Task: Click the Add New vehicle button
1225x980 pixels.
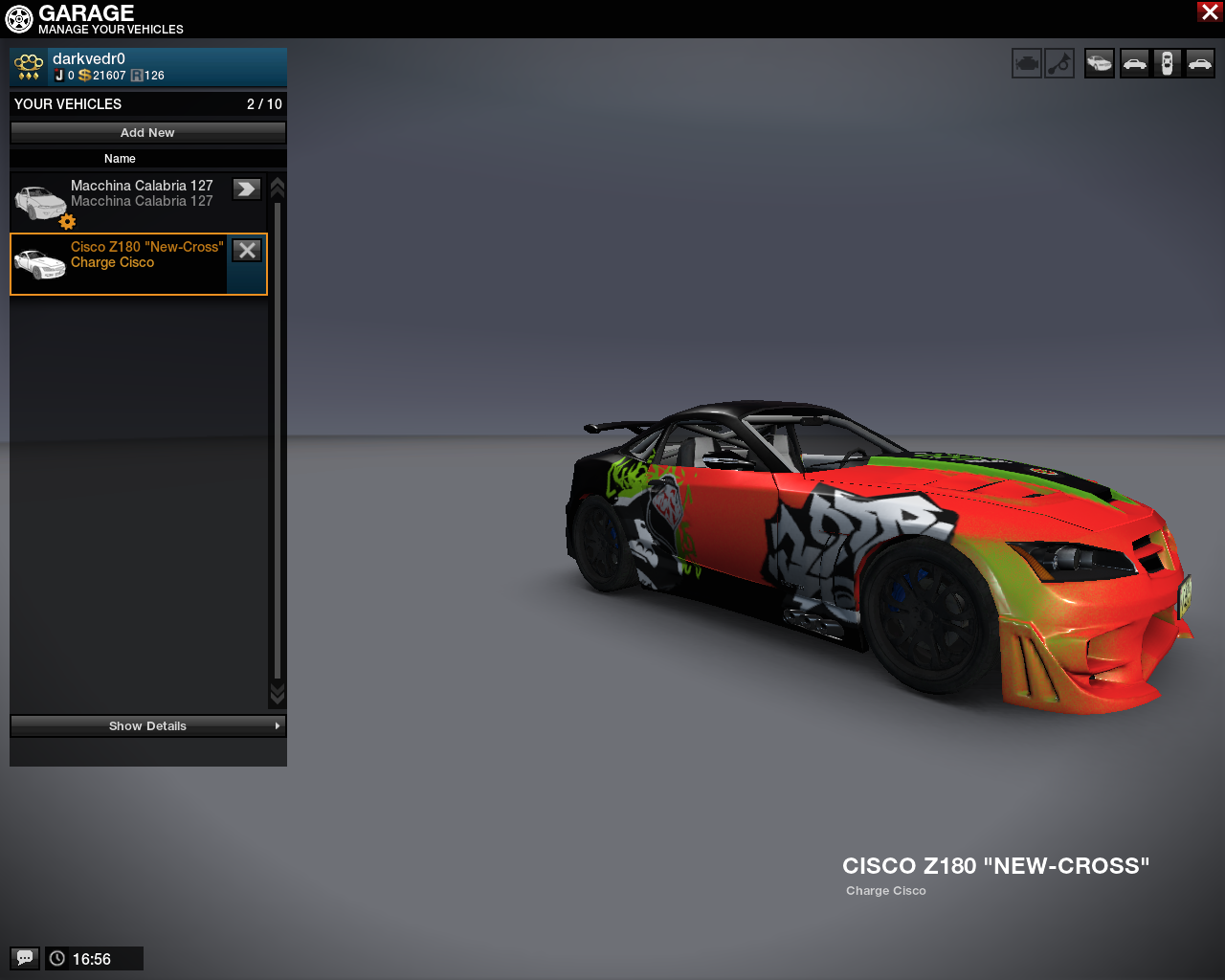Action: click(147, 133)
